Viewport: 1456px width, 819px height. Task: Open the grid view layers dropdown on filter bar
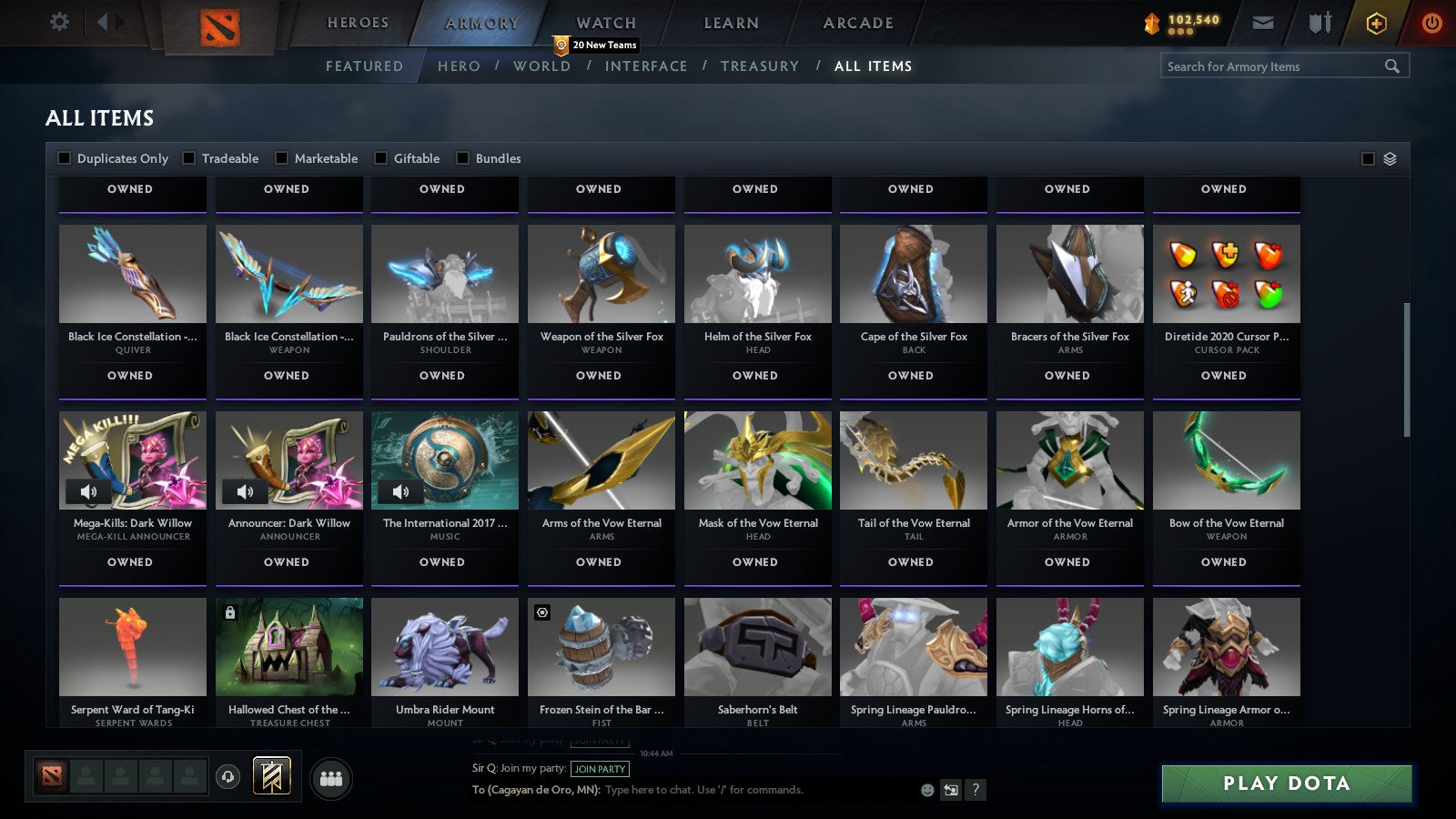[1388, 157]
